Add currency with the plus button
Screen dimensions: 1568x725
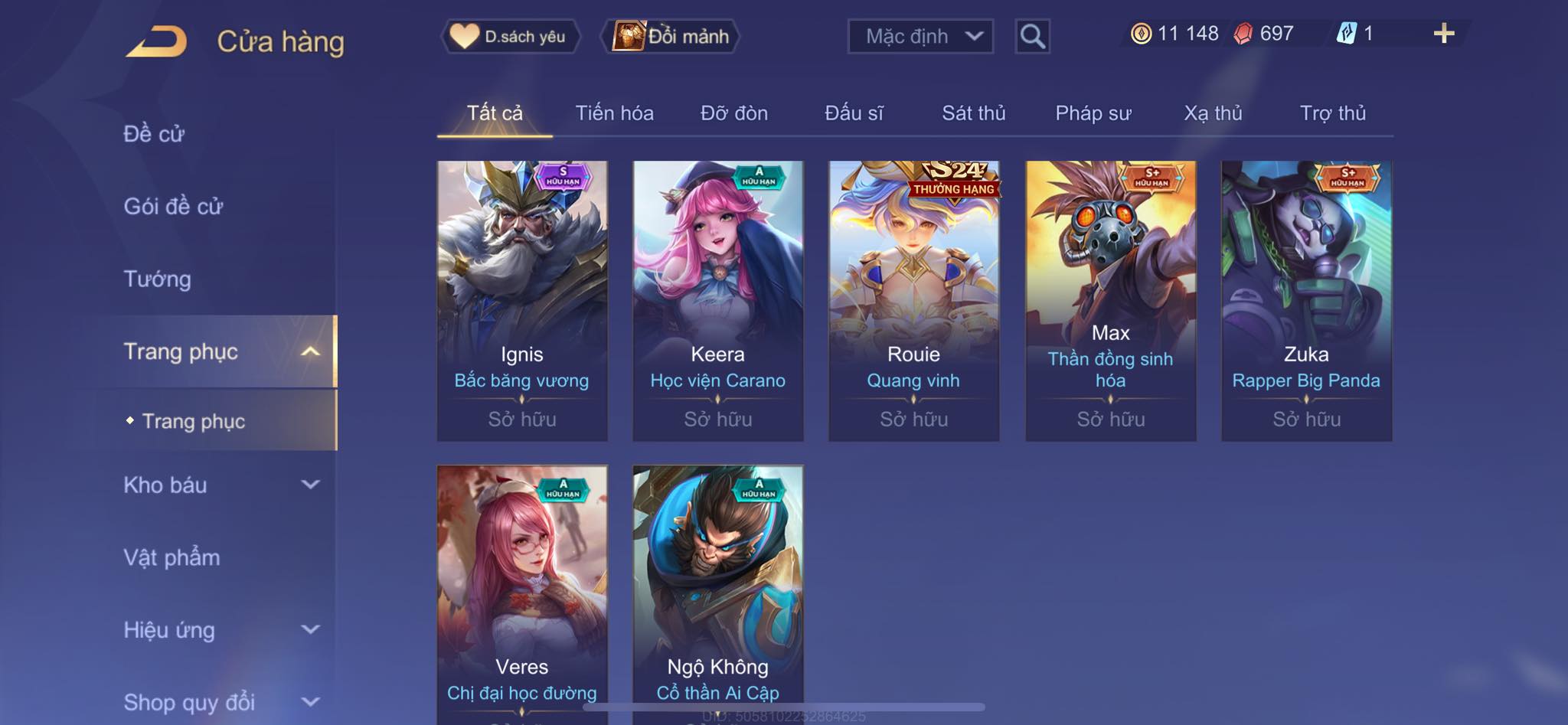click(x=1443, y=34)
